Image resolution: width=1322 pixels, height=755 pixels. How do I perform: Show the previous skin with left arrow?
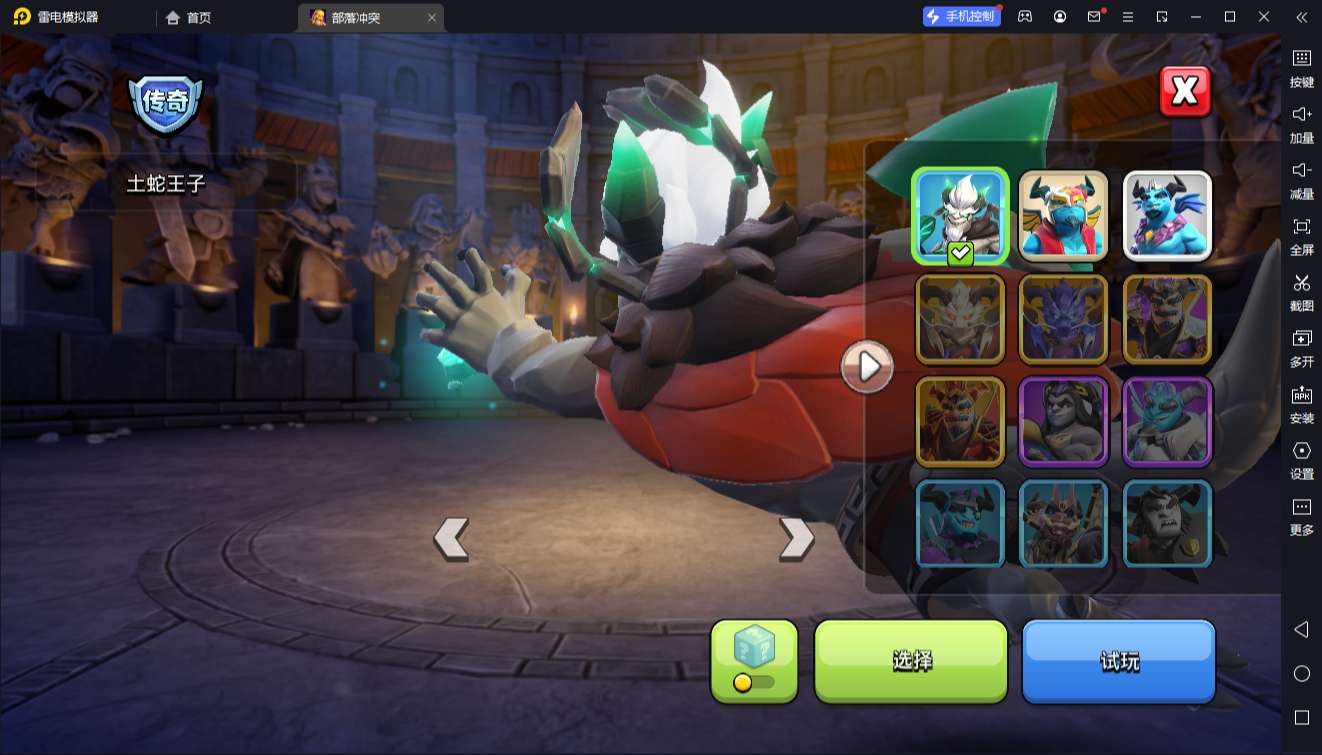click(x=451, y=539)
